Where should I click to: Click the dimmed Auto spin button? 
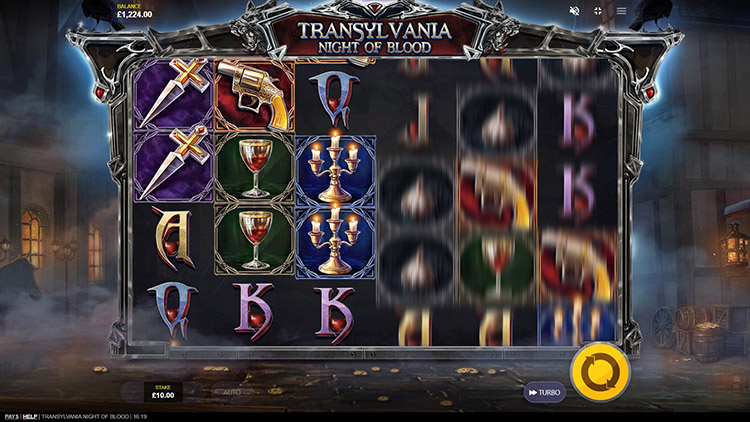point(231,393)
